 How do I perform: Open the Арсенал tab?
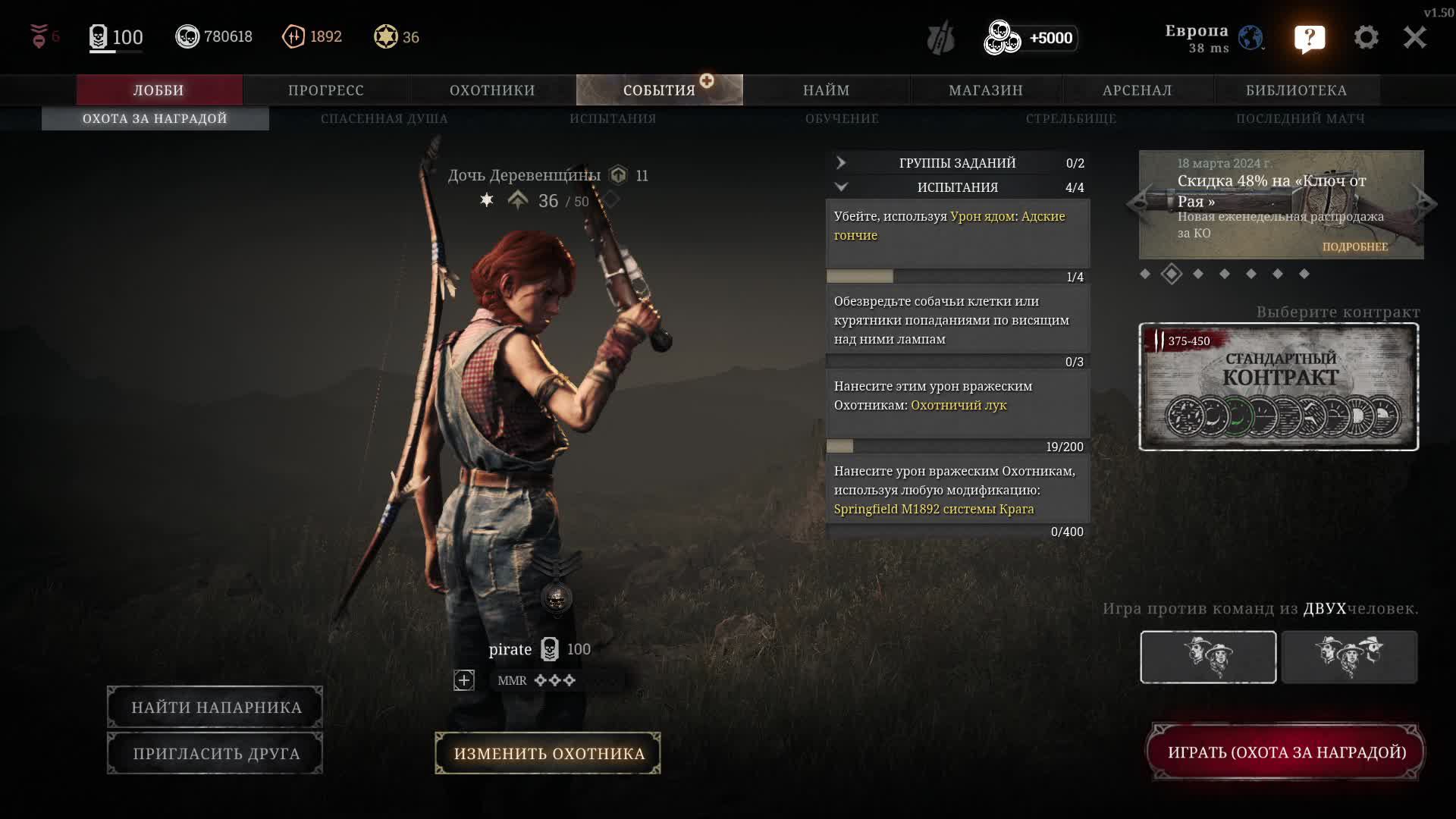(1137, 90)
